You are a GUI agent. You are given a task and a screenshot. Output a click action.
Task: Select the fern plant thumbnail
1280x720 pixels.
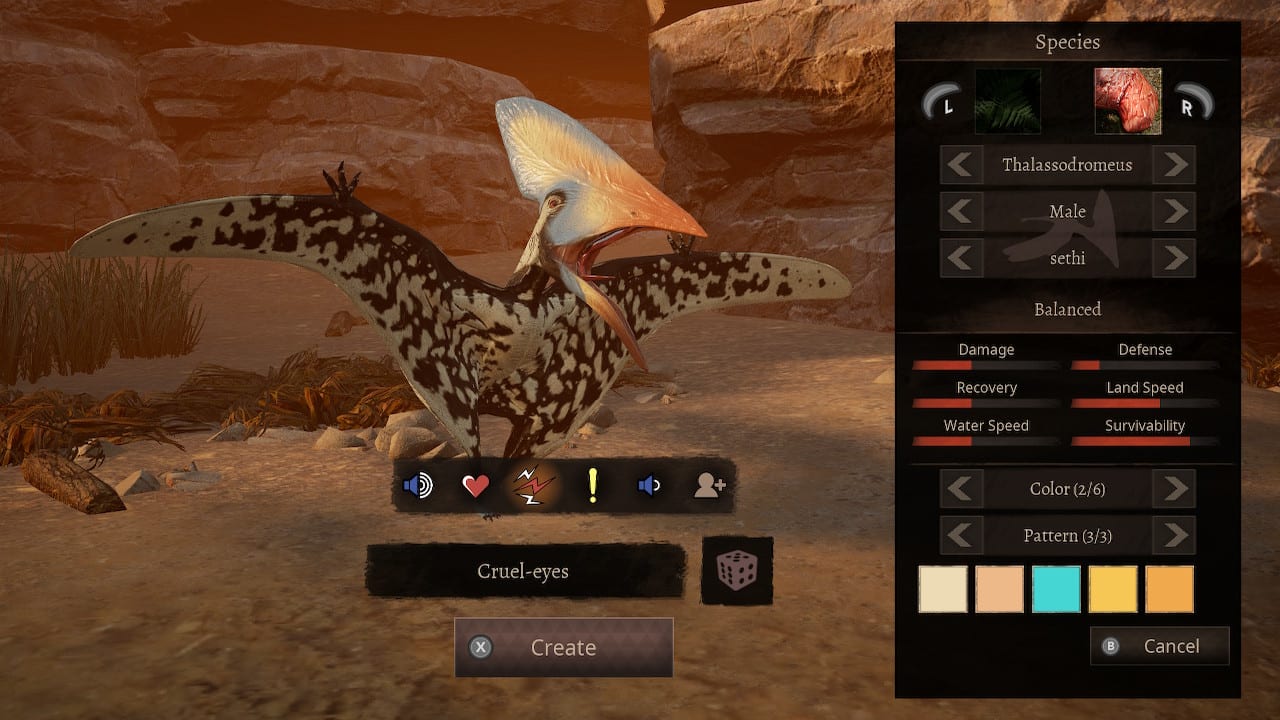pyautogui.click(x=1008, y=101)
